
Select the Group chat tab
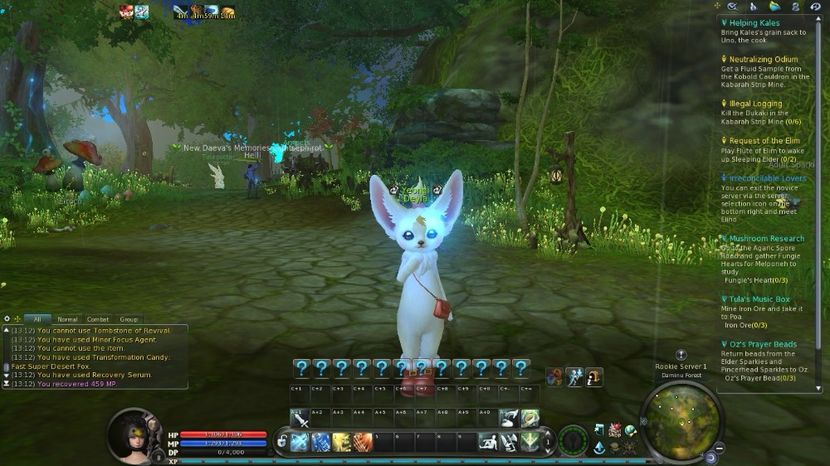pyautogui.click(x=129, y=319)
